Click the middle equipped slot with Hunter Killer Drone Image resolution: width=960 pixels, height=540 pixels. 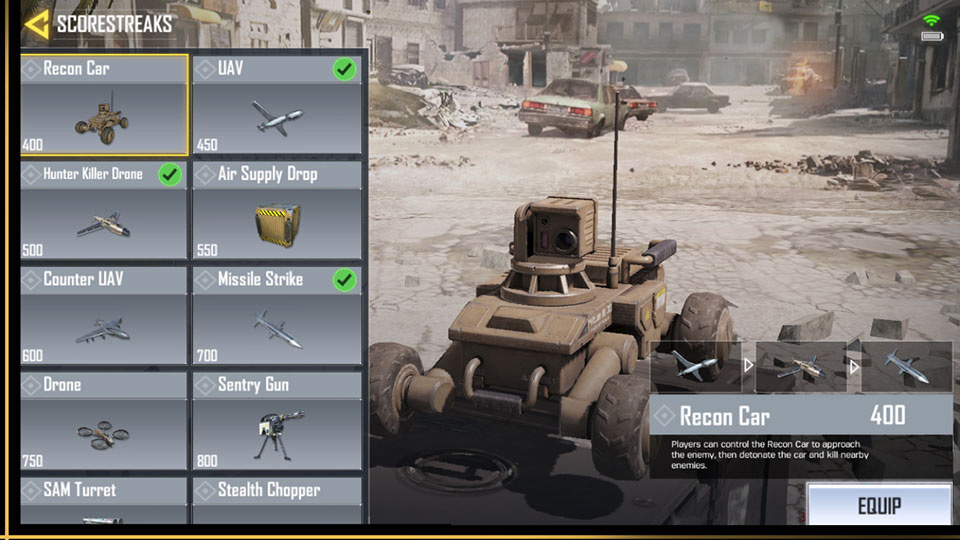coord(800,366)
